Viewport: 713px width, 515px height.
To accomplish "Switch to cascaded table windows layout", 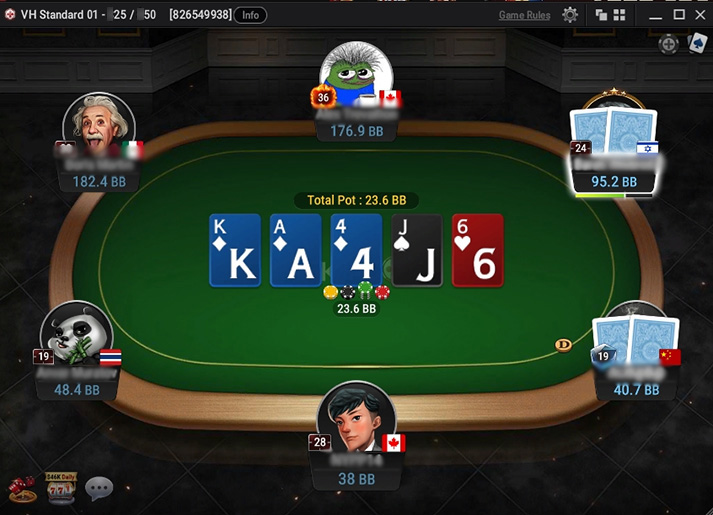I will pyautogui.click(x=601, y=15).
